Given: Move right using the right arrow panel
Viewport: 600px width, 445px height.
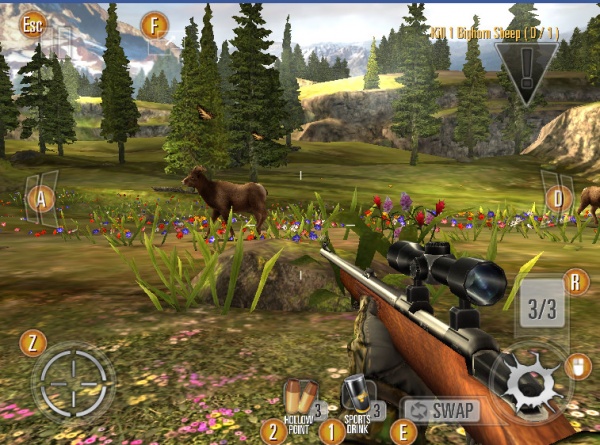Looking at the screenshot, I should 556,197.
